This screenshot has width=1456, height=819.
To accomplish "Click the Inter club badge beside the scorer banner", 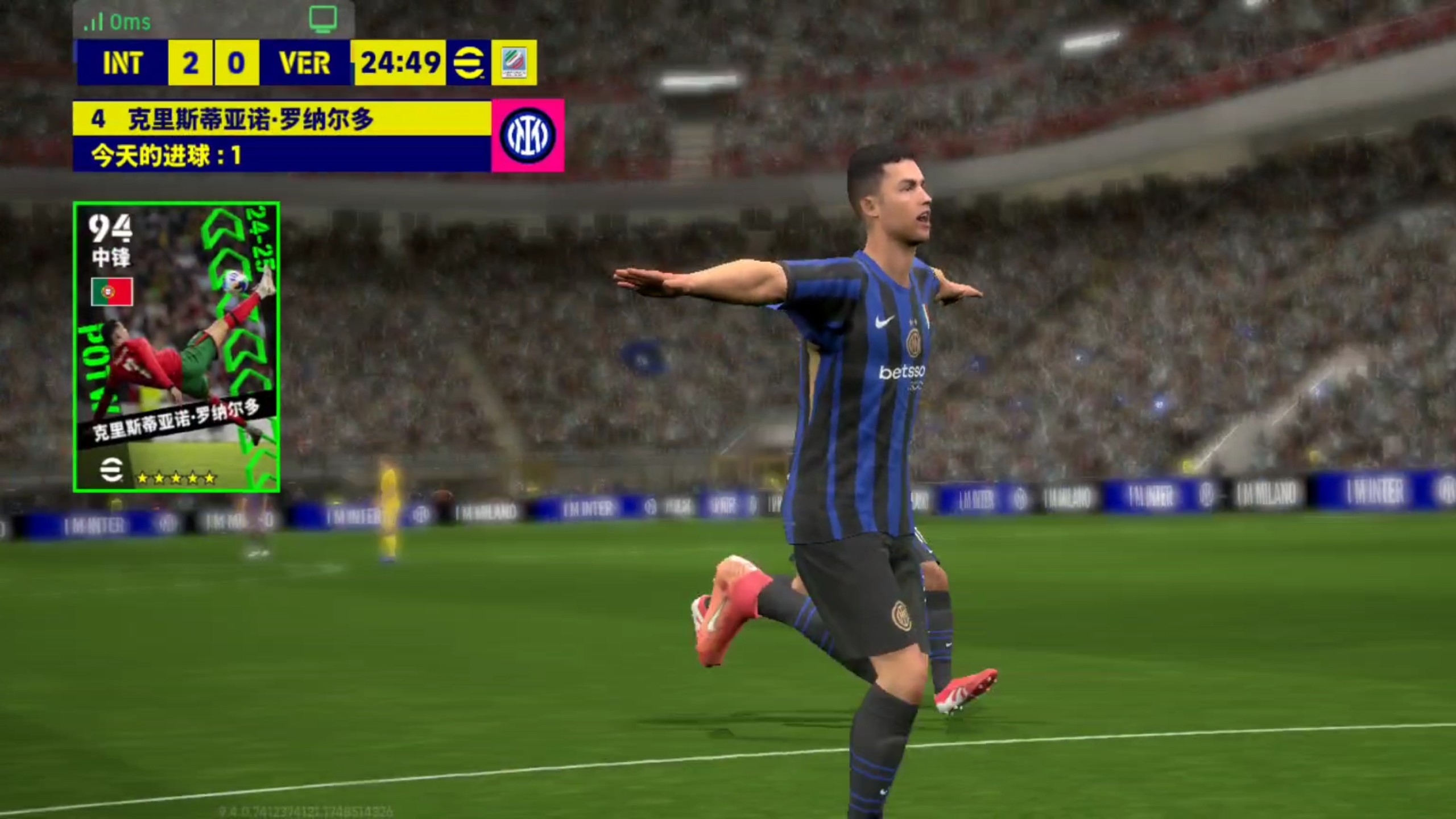I will (527, 135).
